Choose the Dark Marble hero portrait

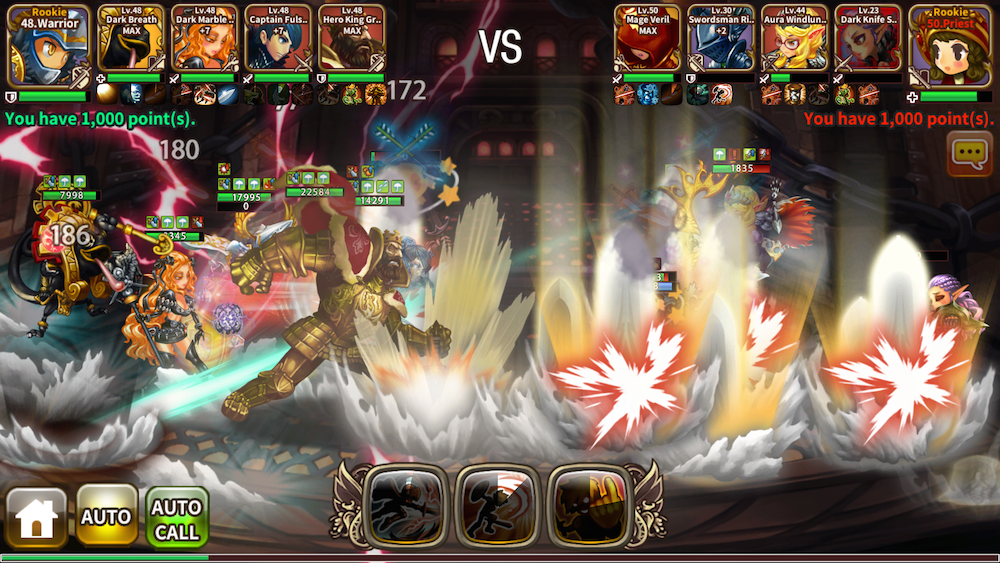tap(205, 38)
